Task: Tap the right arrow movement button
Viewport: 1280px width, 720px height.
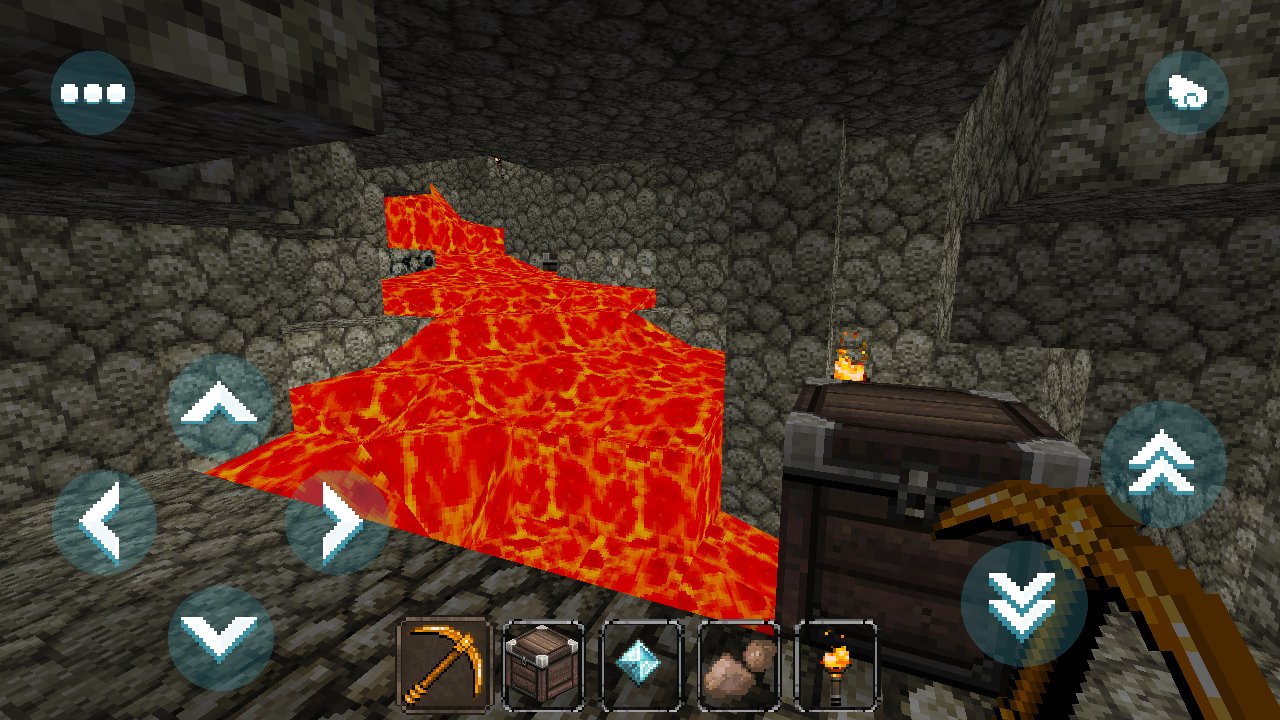Action: (337, 521)
